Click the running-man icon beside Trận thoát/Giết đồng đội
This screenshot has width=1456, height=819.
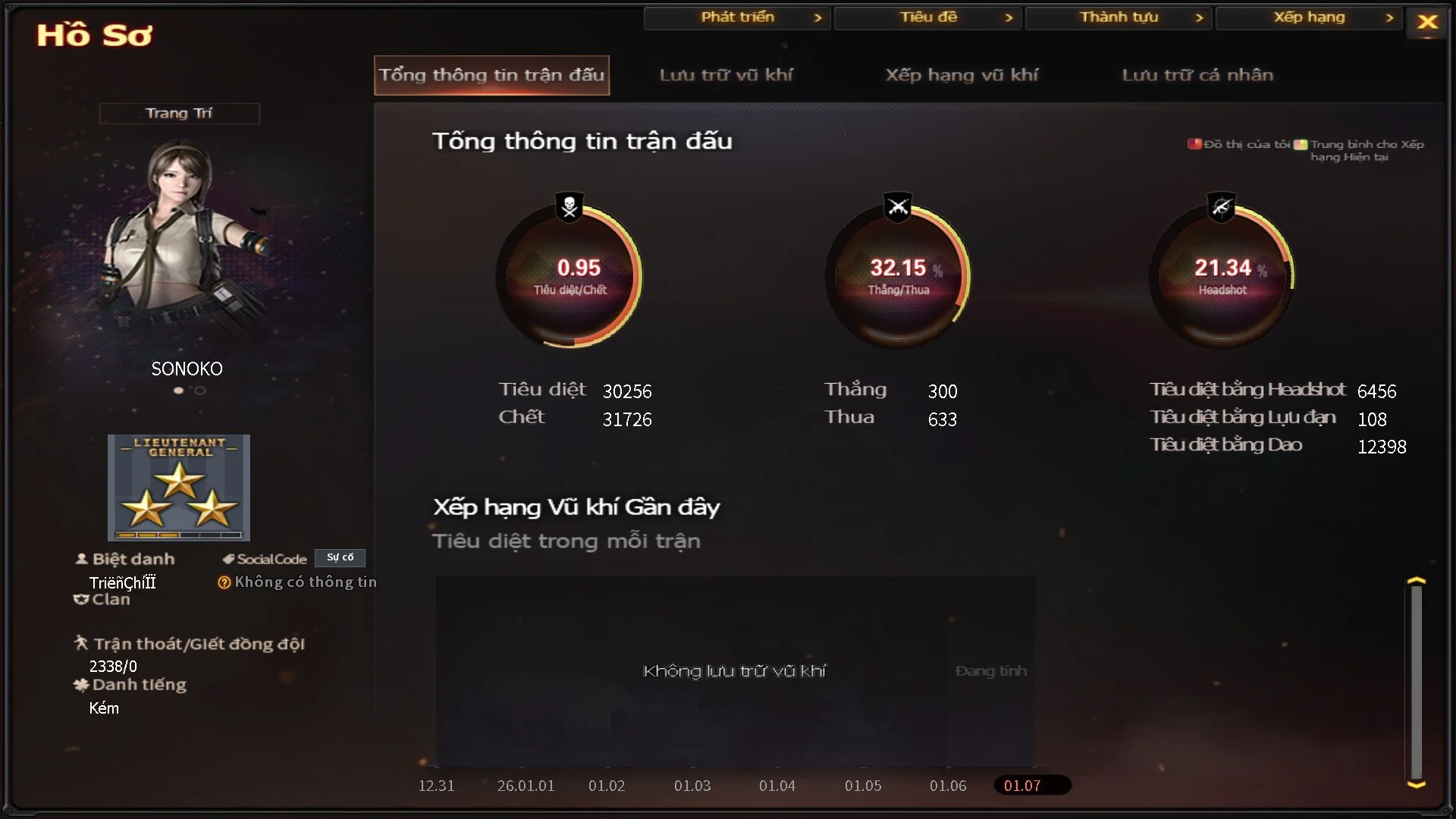coord(83,644)
